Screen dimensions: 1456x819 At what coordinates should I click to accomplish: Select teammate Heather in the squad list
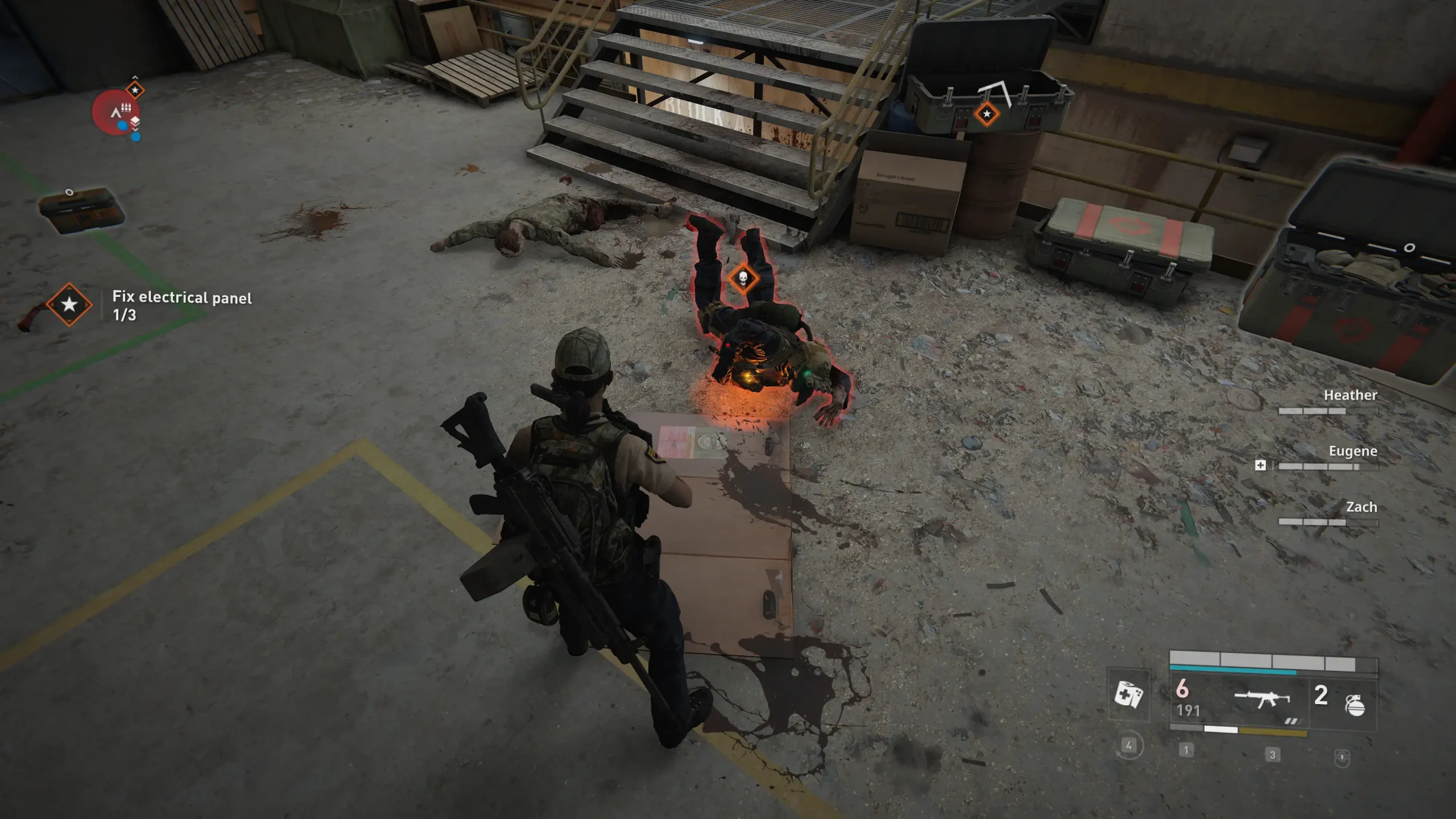(1350, 395)
